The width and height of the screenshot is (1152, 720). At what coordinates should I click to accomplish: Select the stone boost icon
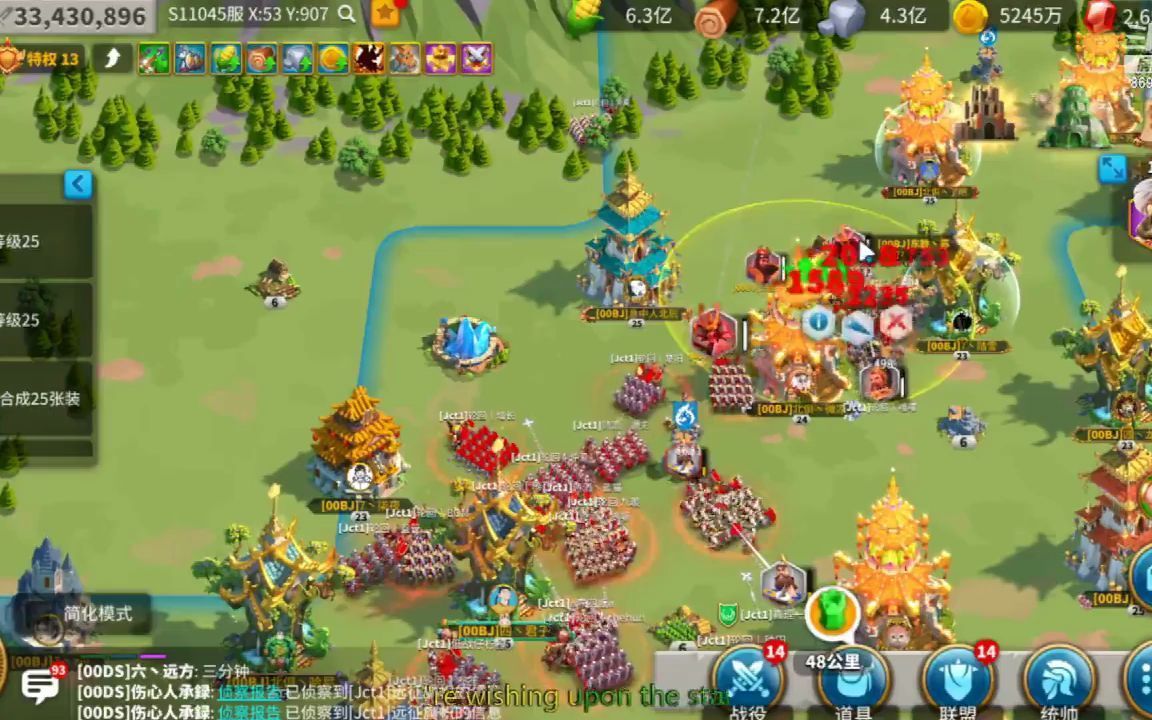pos(298,58)
